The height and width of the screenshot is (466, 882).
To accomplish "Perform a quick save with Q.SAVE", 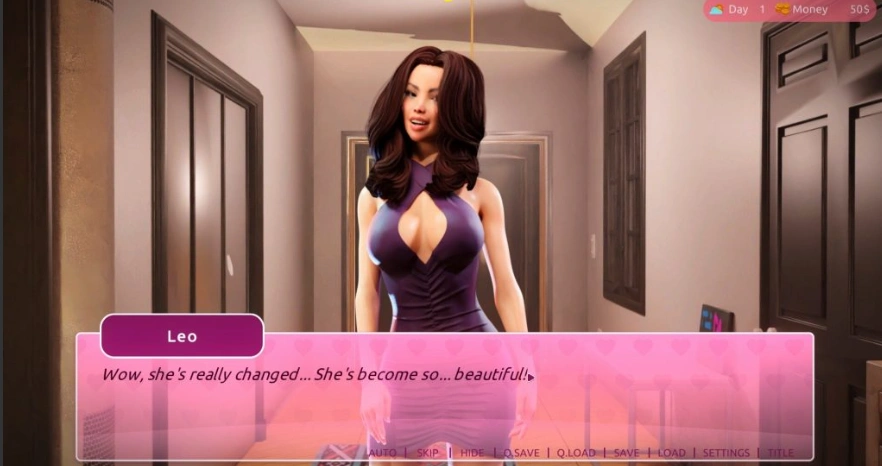I will pyautogui.click(x=521, y=453).
